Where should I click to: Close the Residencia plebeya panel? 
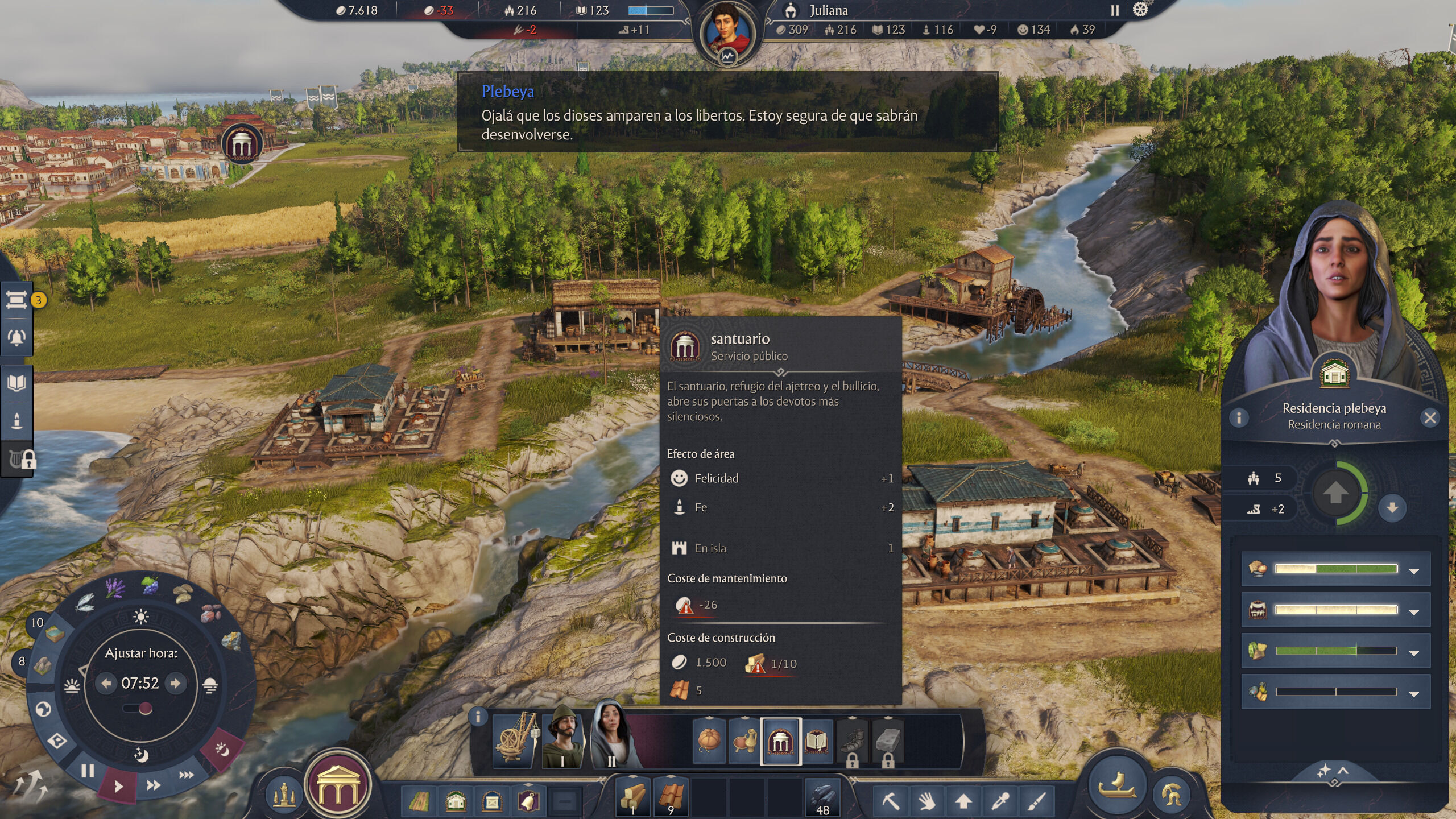pyautogui.click(x=1430, y=418)
